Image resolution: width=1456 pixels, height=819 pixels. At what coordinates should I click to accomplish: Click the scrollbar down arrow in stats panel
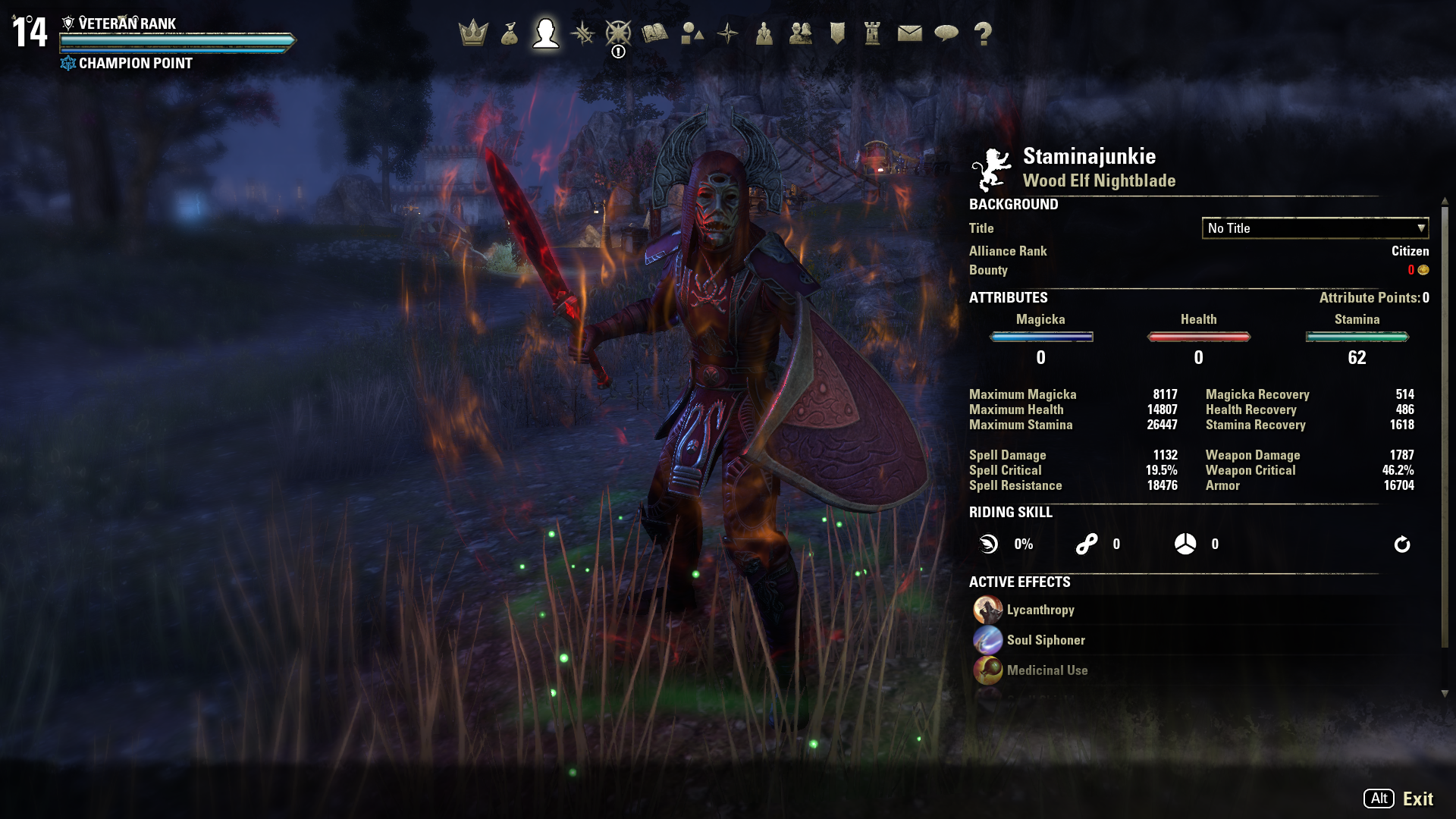point(1445,694)
